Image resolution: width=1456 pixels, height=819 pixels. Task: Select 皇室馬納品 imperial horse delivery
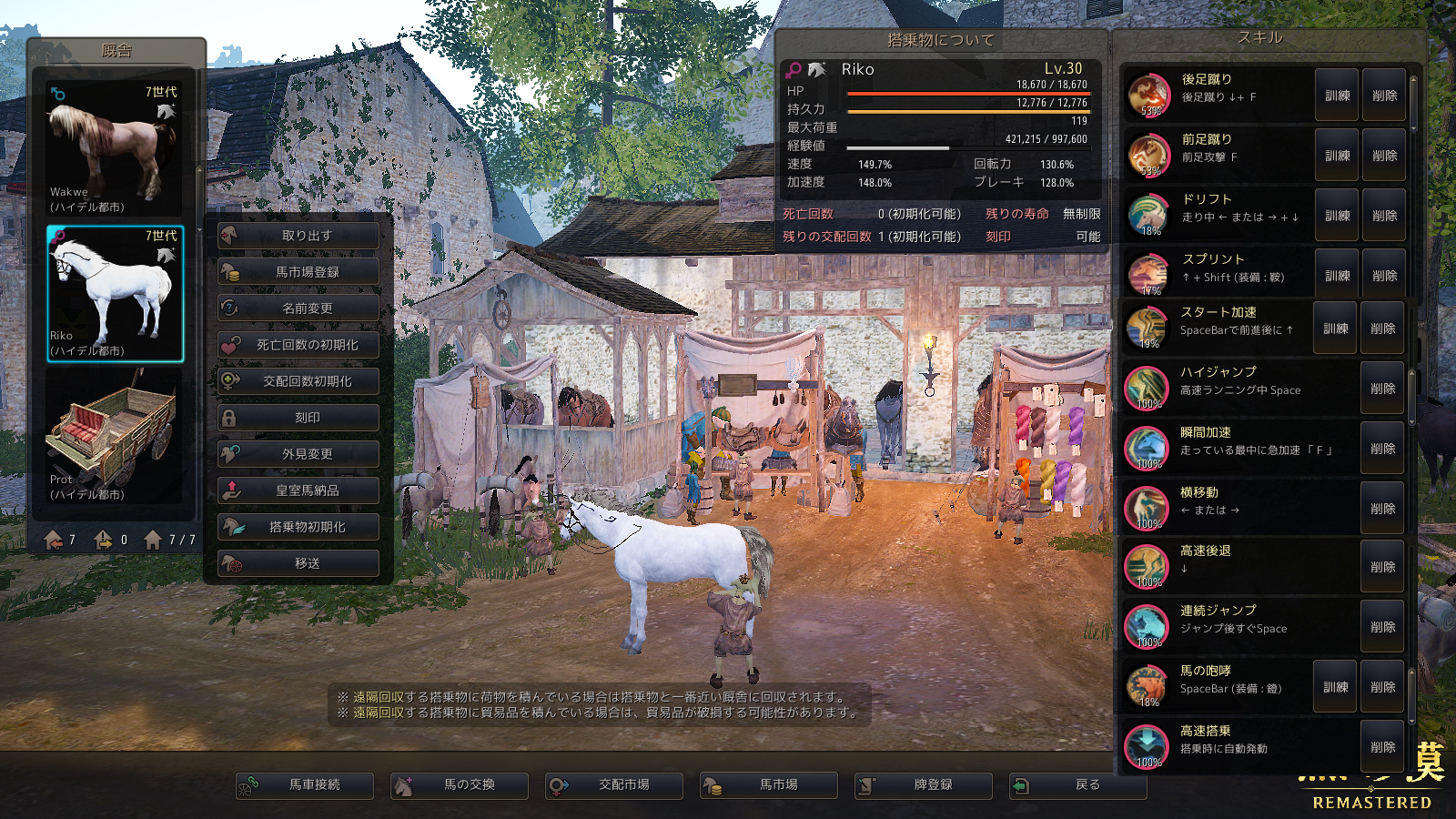298,490
